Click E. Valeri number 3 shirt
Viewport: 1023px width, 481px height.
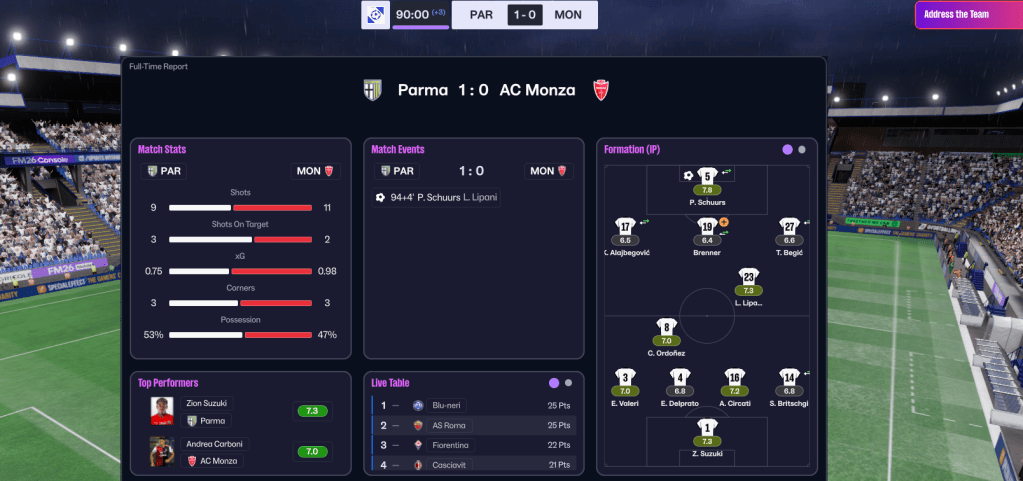coord(625,378)
